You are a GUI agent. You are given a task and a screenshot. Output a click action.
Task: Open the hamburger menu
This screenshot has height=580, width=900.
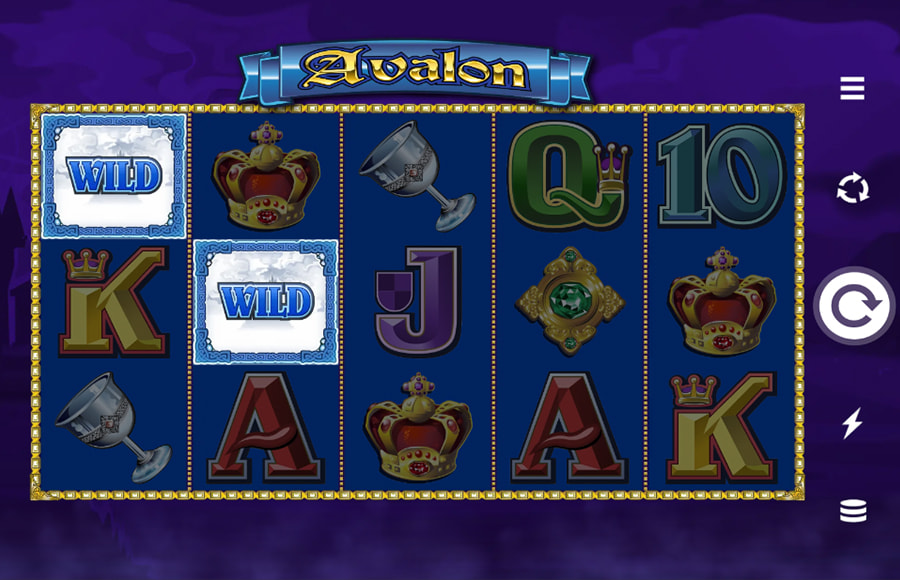pyautogui.click(x=852, y=89)
